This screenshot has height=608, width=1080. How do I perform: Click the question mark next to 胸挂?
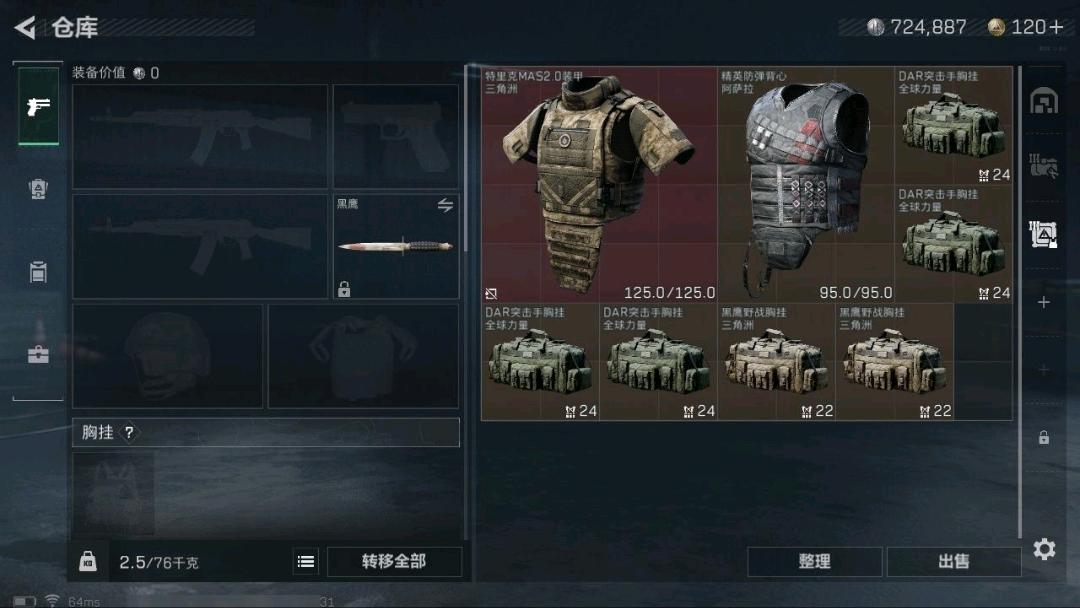pyautogui.click(x=129, y=433)
